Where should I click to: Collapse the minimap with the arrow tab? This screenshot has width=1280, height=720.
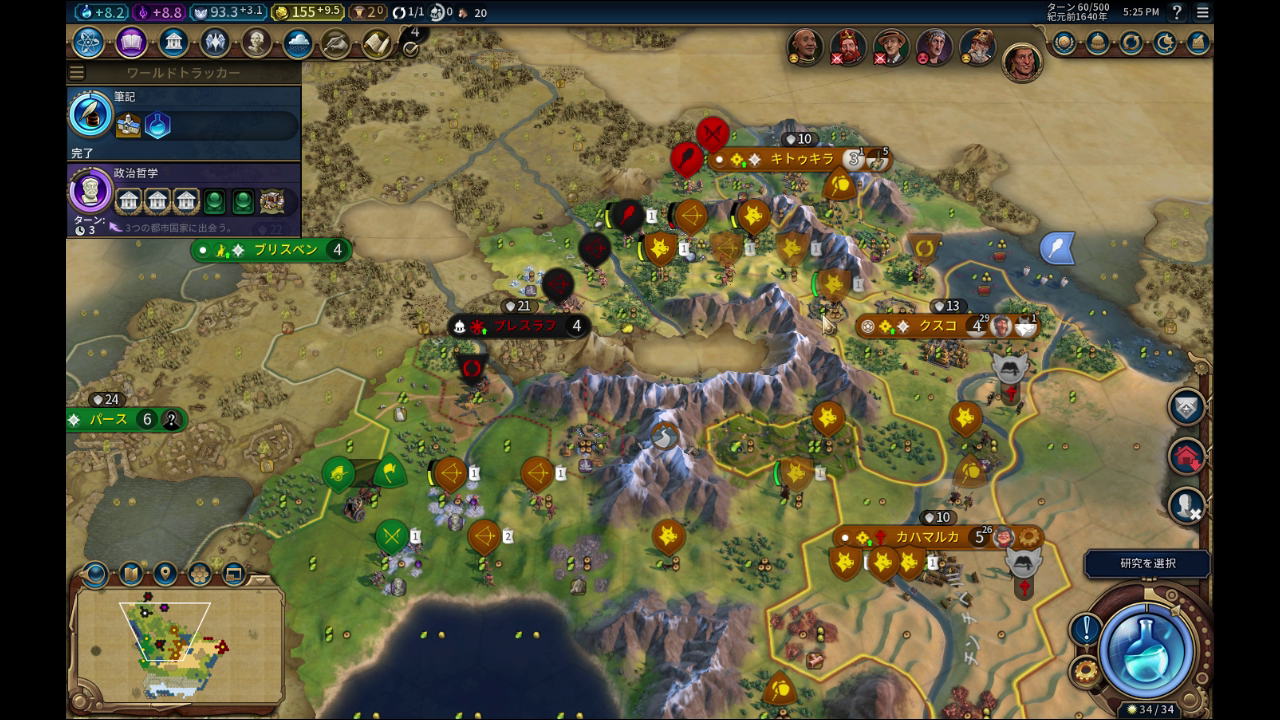click(95, 574)
